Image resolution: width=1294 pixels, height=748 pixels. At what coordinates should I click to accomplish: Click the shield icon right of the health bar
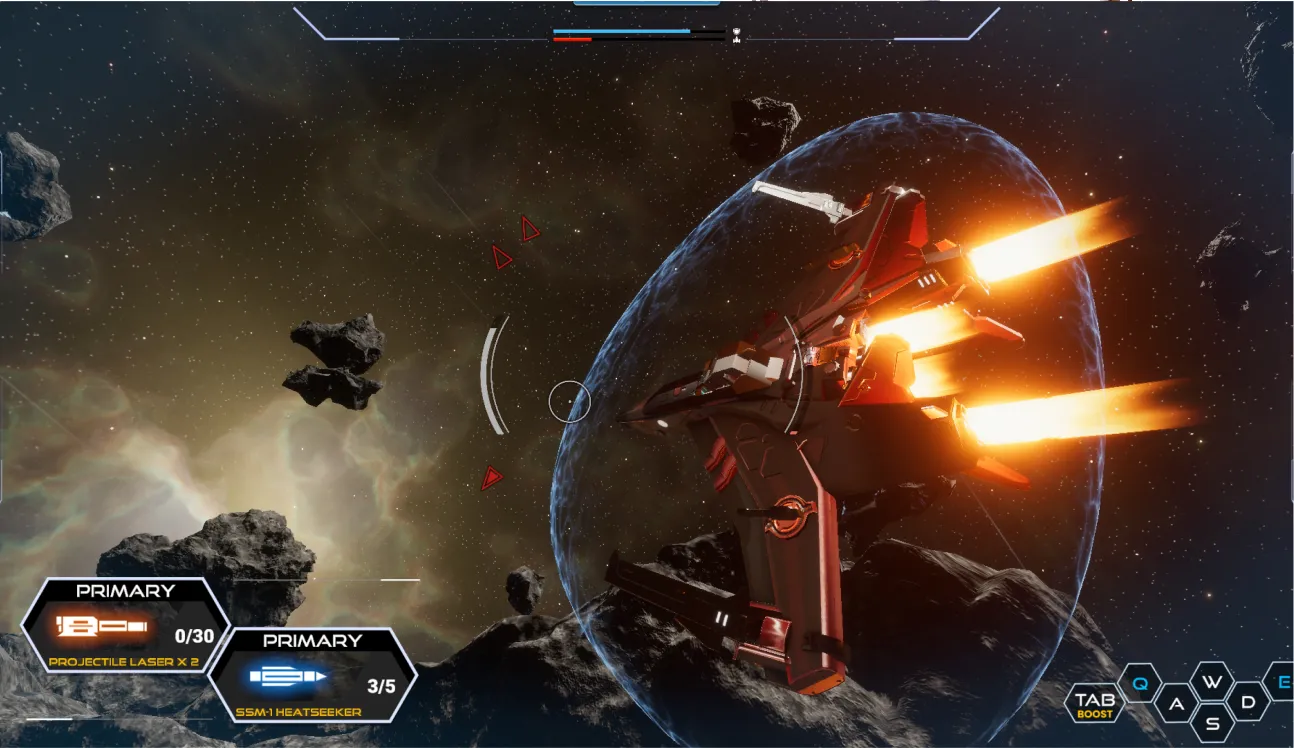pyautogui.click(x=737, y=32)
